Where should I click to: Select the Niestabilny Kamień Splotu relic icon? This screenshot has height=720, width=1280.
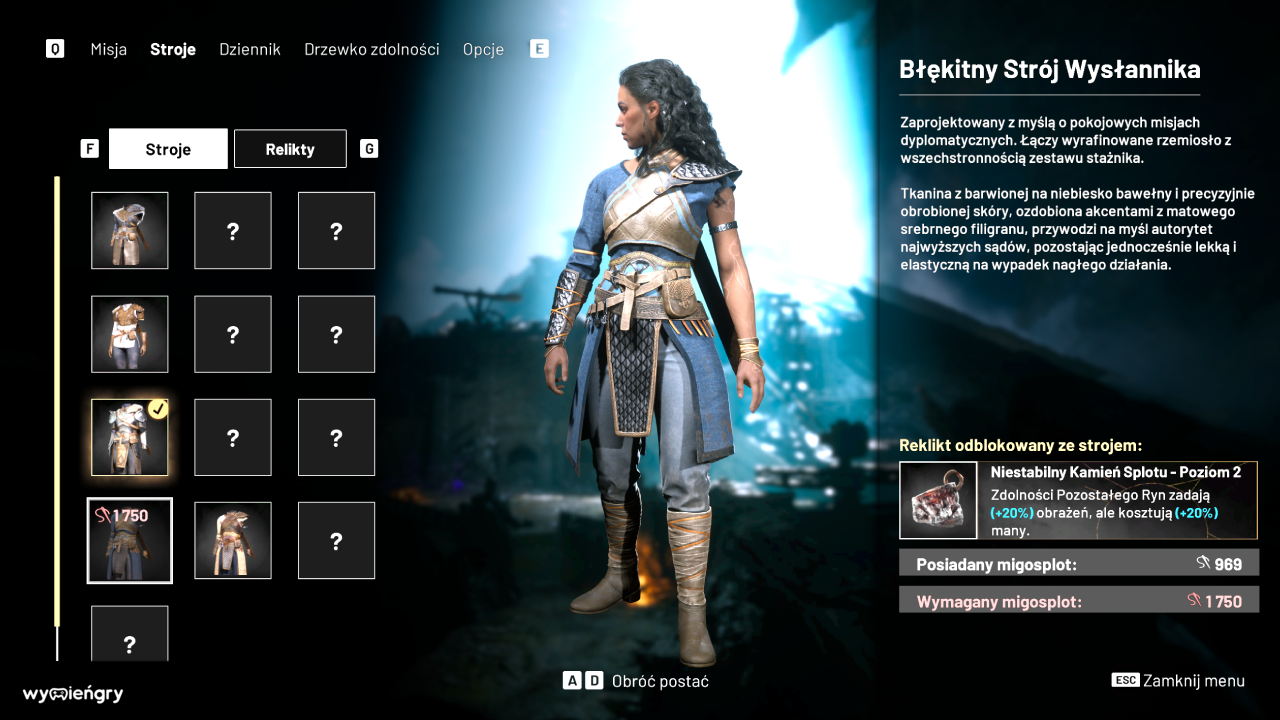(938, 500)
